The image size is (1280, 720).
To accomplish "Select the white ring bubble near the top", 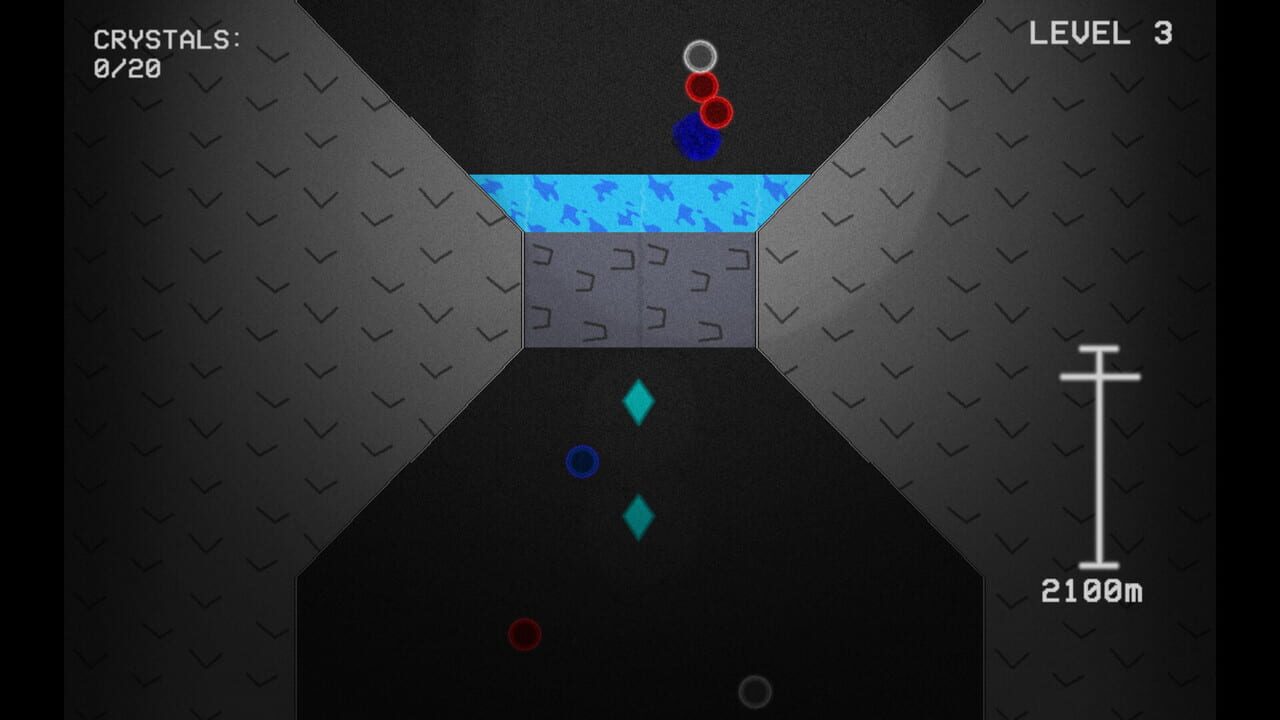I will pyautogui.click(x=700, y=58).
